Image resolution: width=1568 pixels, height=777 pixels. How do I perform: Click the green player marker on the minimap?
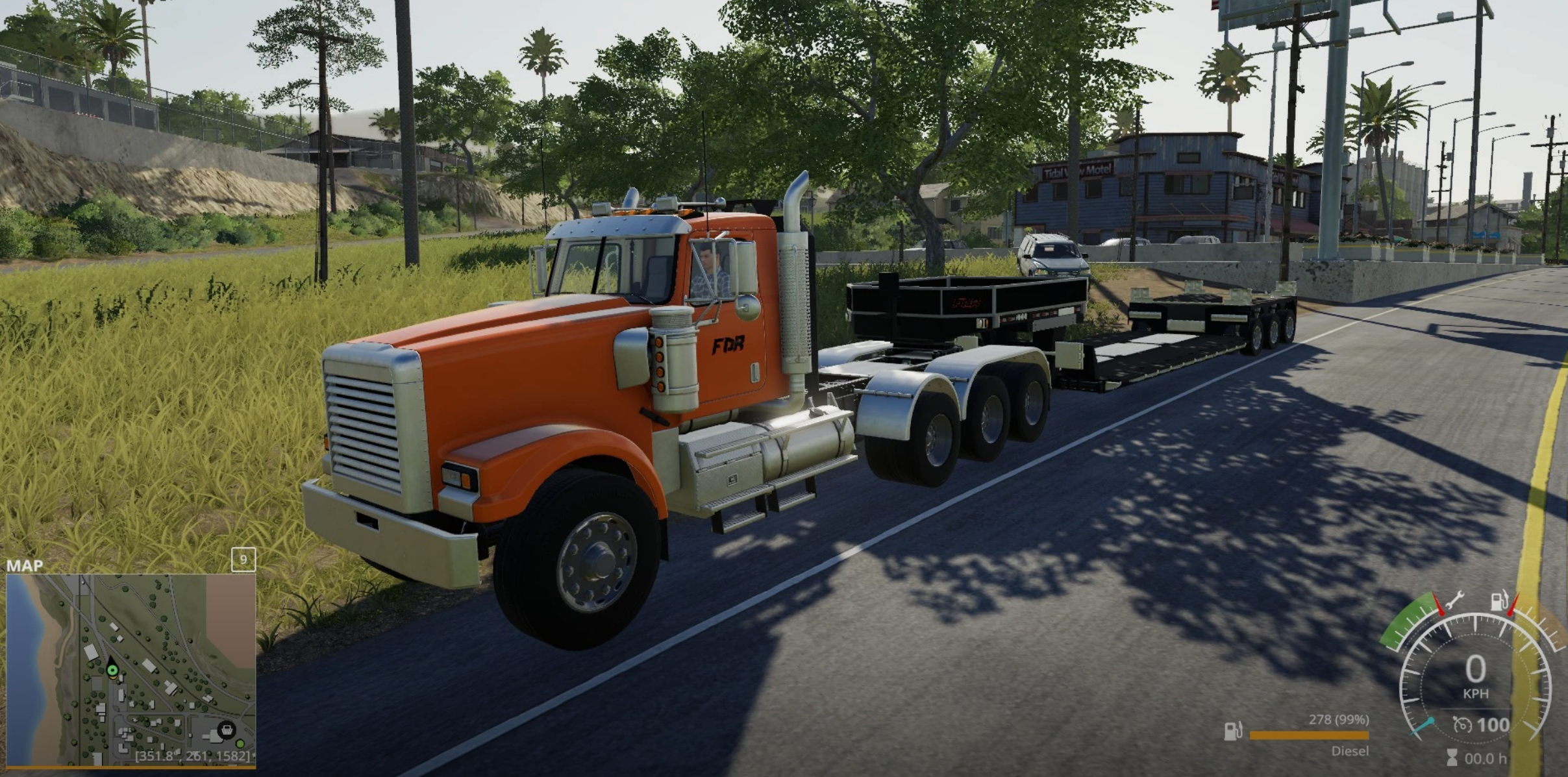tap(112, 670)
